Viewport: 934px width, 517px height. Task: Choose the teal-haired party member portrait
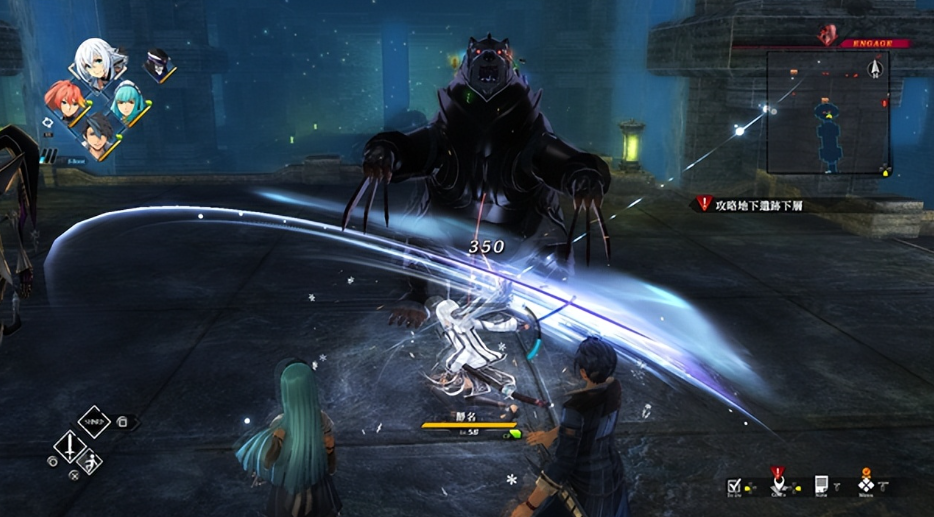pyautogui.click(x=127, y=100)
